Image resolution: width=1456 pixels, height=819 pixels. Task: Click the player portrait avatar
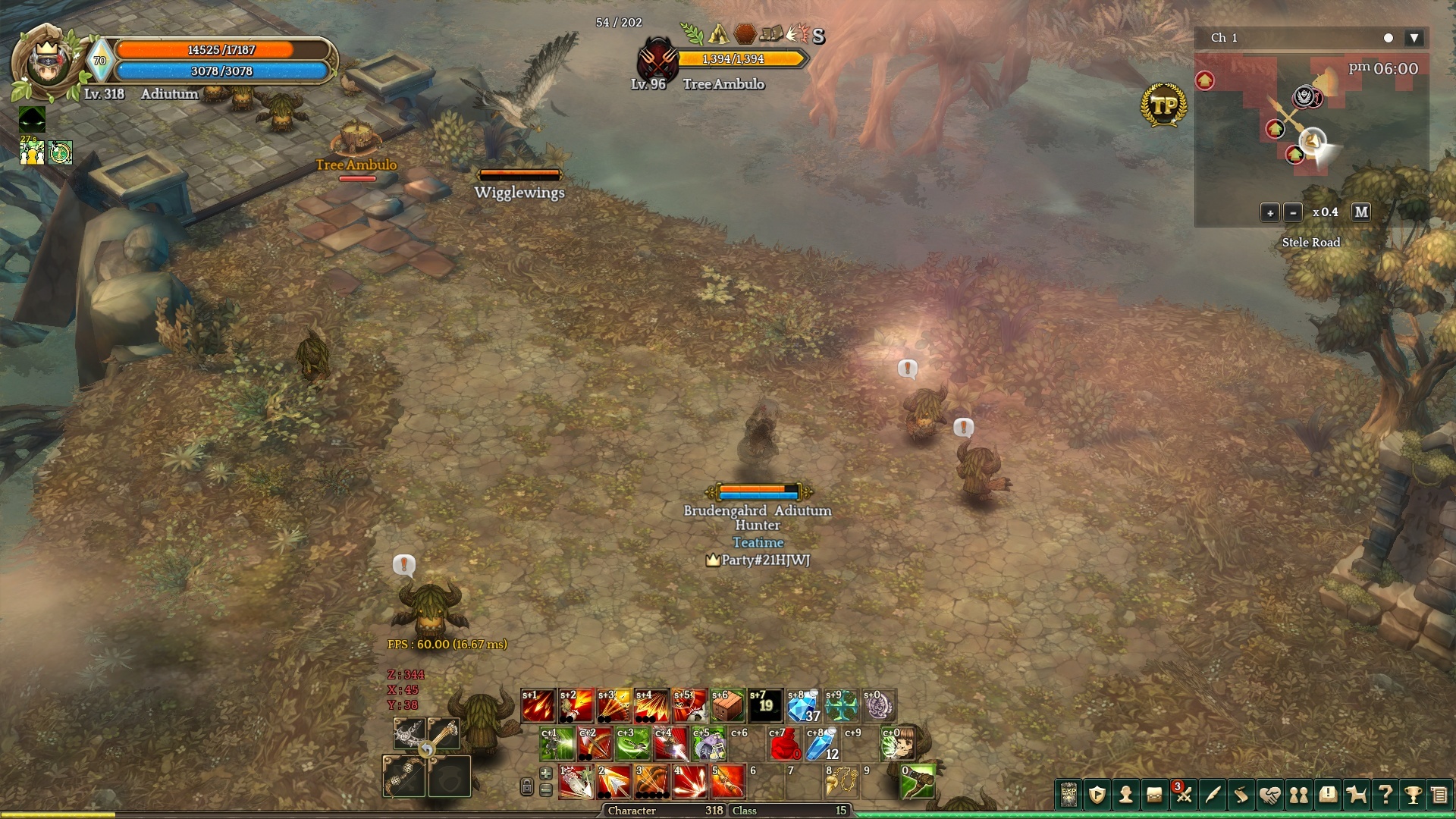tap(47, 64)
